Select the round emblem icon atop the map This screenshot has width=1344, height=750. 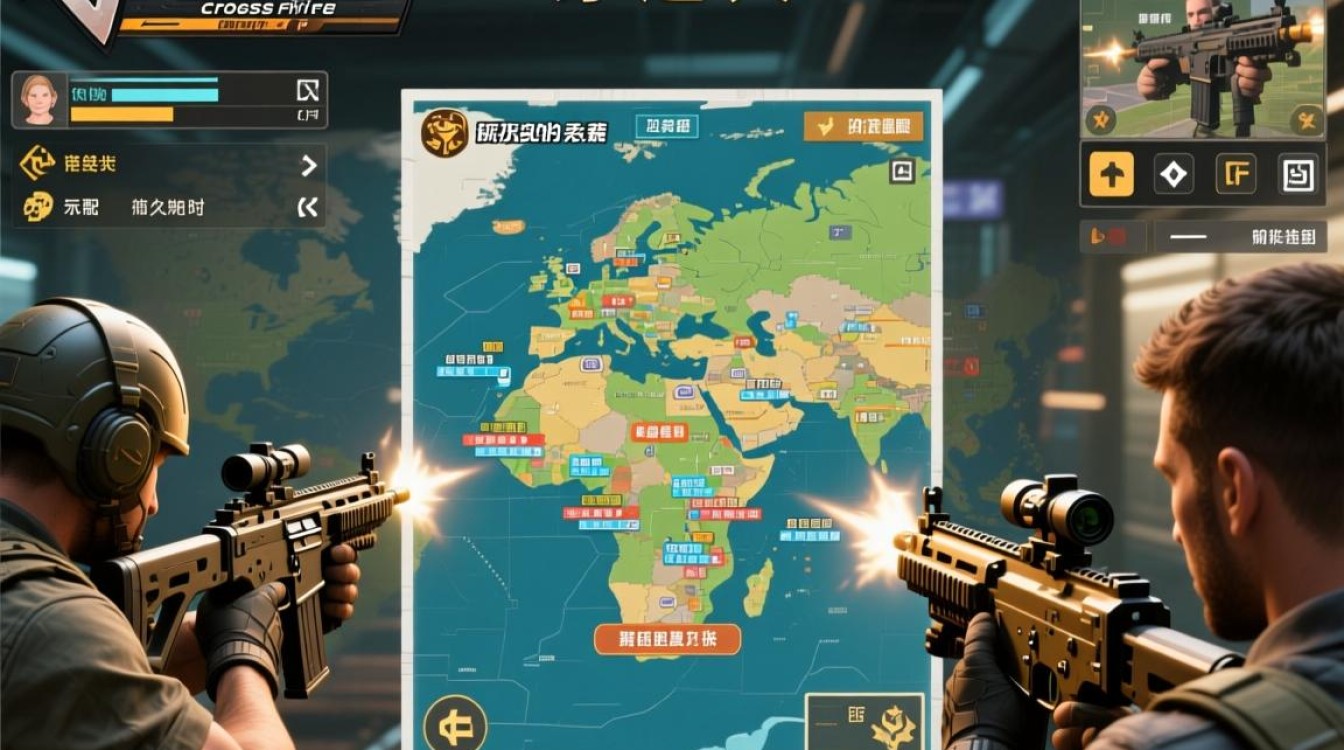pos(445,133)
